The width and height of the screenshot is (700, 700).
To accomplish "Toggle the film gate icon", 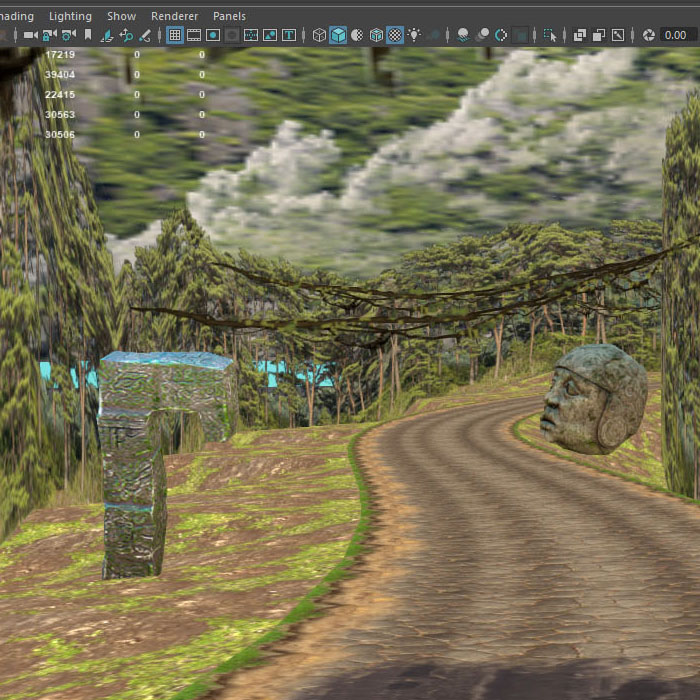I will (194, 35).
